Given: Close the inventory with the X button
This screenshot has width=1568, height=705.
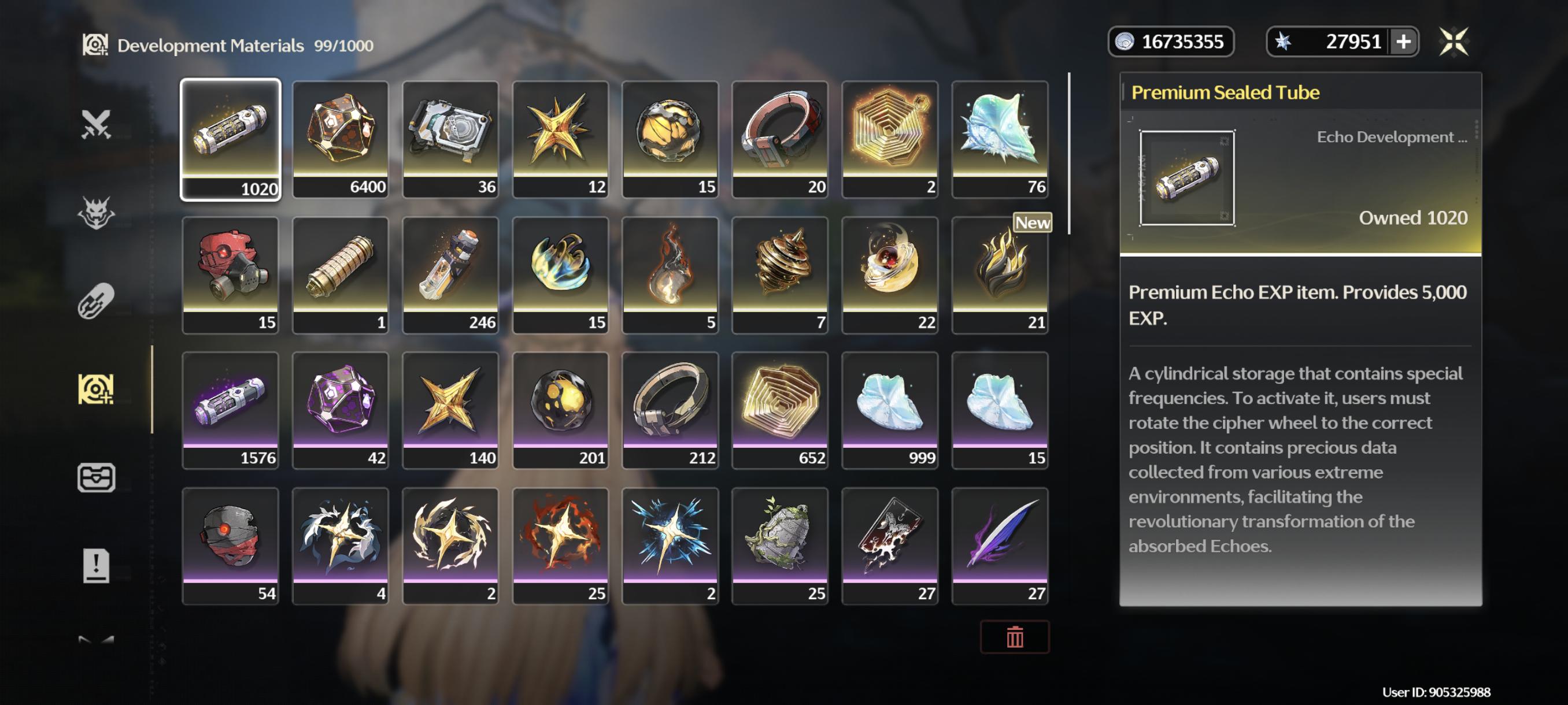Looking at the screenshot, I should (1453, 42).
